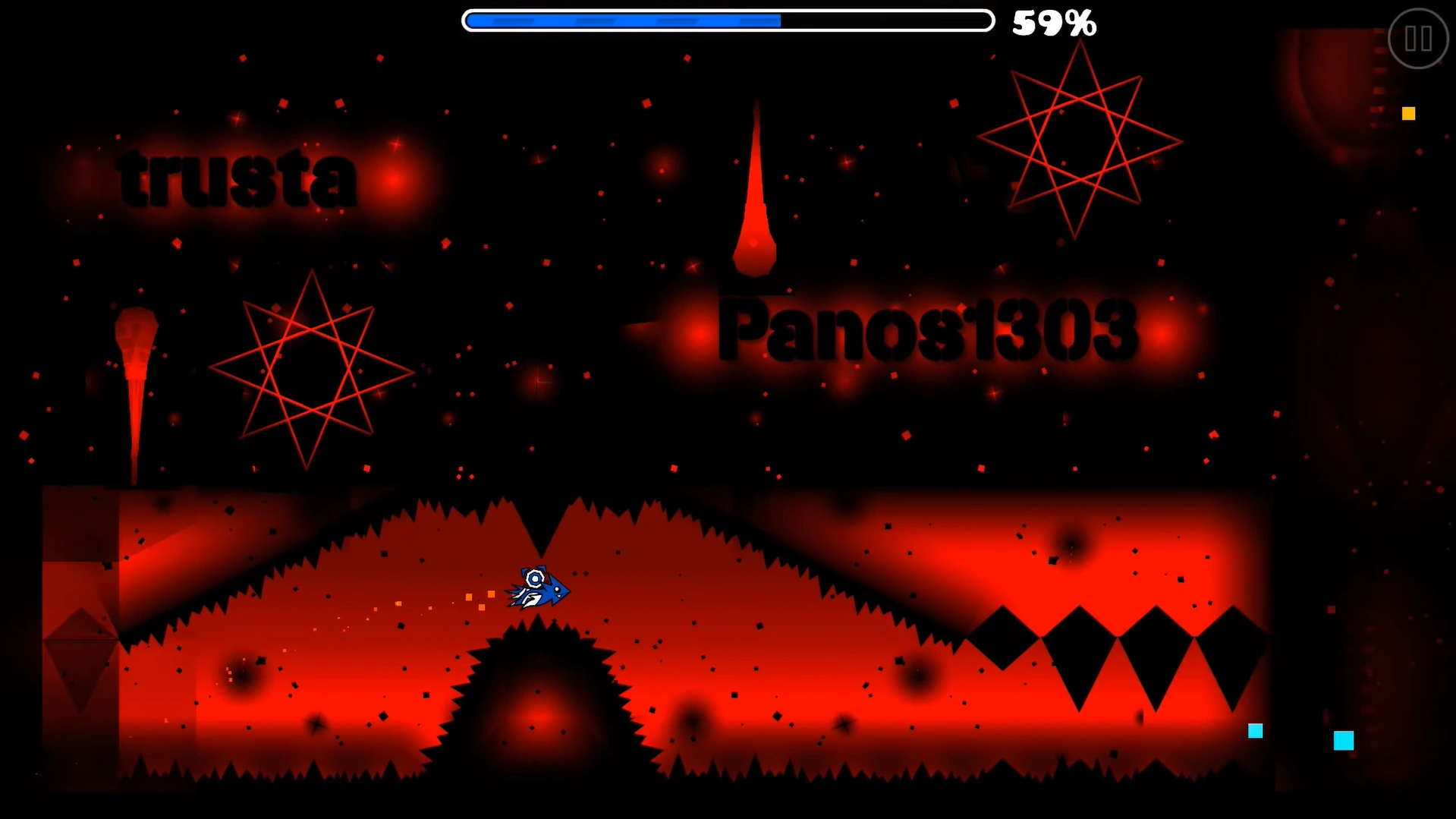Image resolution: width=1456 pixels, height=819 pixels.
Task: Select the central spike hanging from ceiling
Action: coord(540,531)
